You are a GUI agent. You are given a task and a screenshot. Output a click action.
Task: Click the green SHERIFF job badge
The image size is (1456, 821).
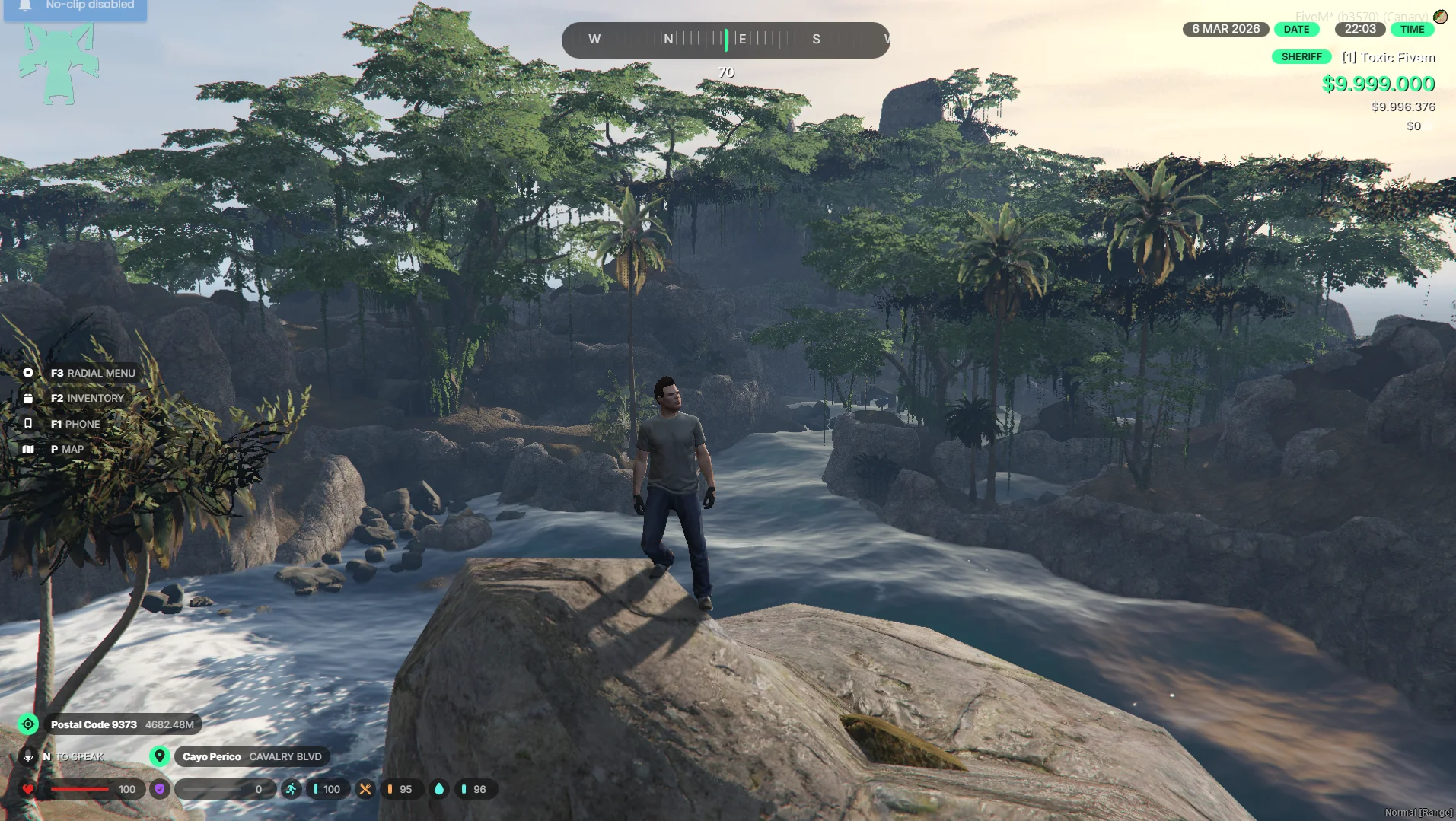pos(1301,57)
